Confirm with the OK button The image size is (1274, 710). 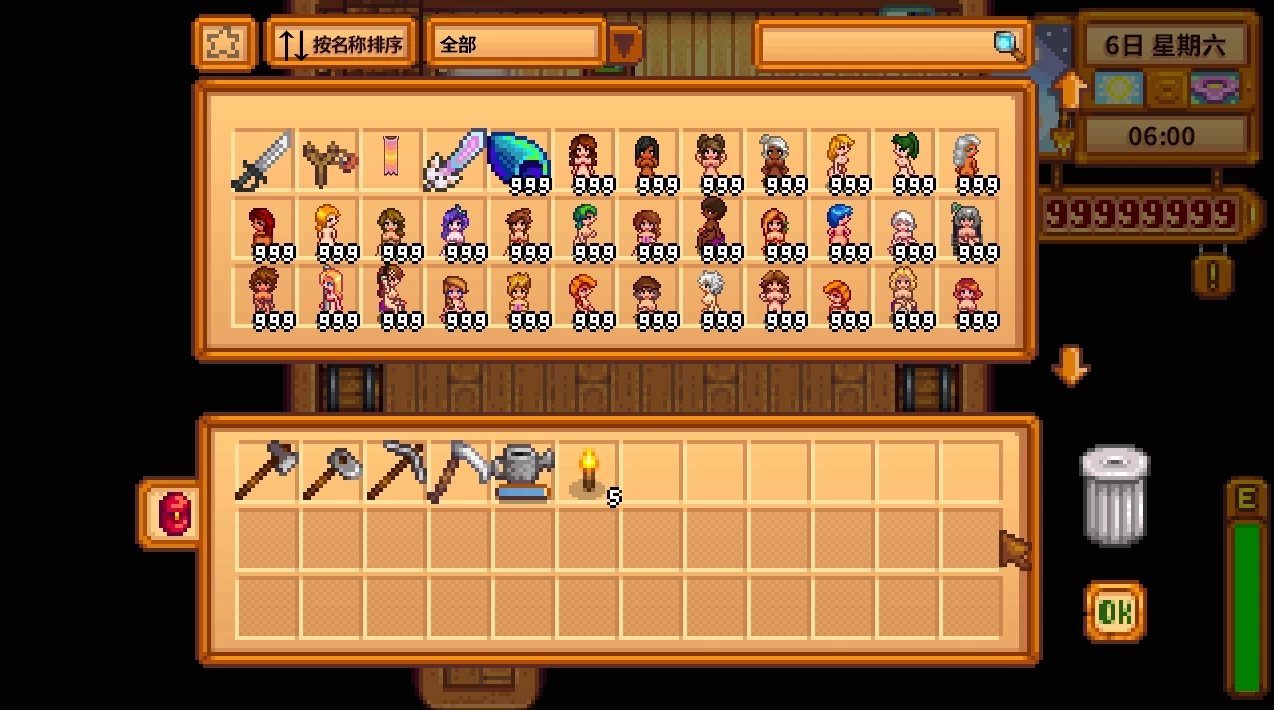1114,611
